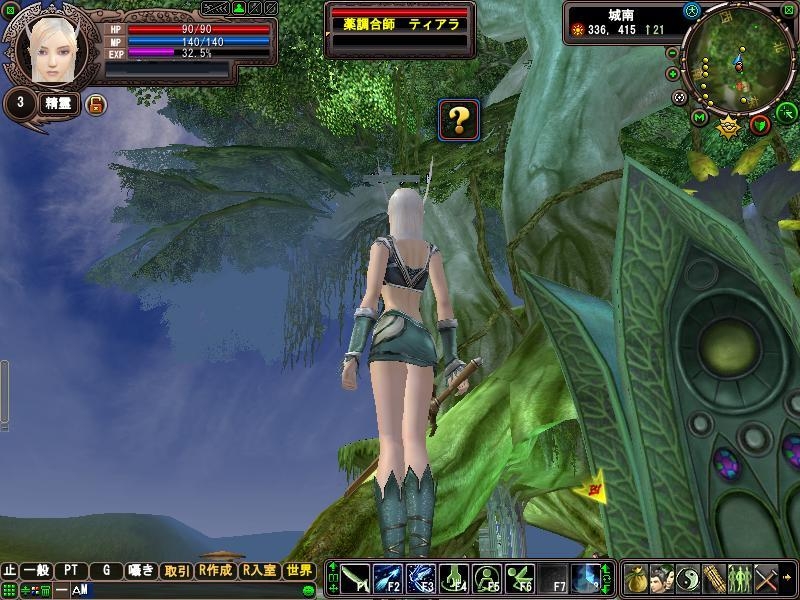The height and width of the screenshot is (600, 800).
Task: Activate the F1 sword attack skill
Action: point(357,579)
